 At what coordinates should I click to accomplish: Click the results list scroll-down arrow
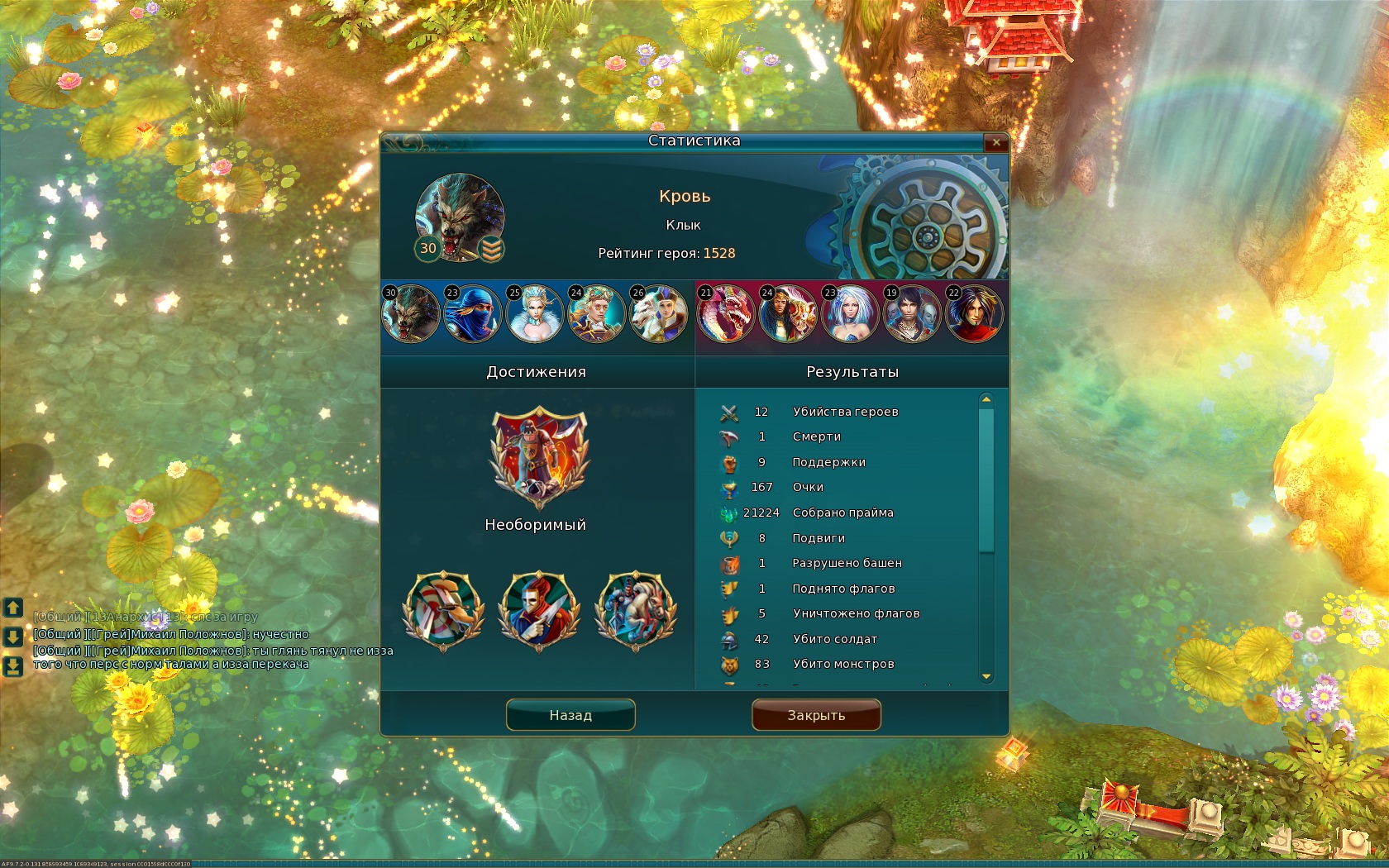pos(986,677)
